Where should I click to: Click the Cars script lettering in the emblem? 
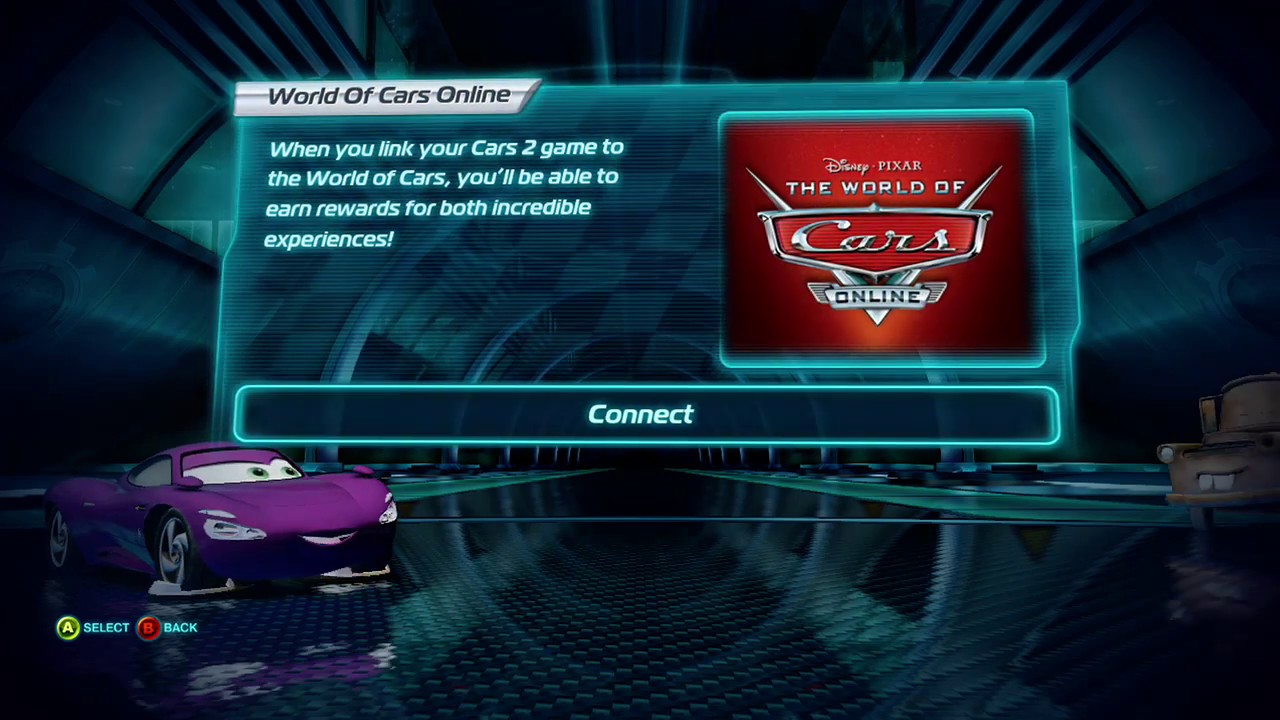point(872,238)
